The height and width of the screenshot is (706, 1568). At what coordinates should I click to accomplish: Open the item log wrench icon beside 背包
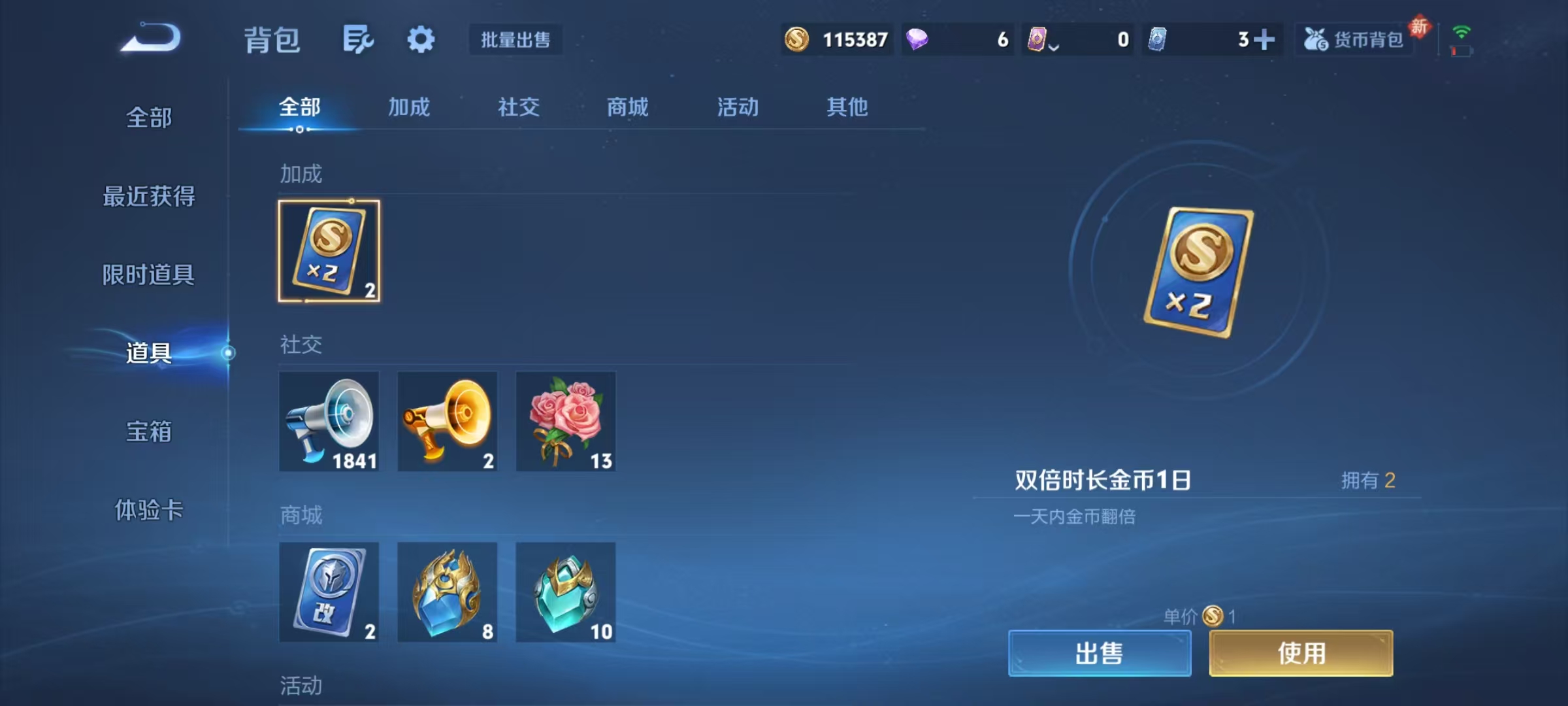tap(358, 39)
